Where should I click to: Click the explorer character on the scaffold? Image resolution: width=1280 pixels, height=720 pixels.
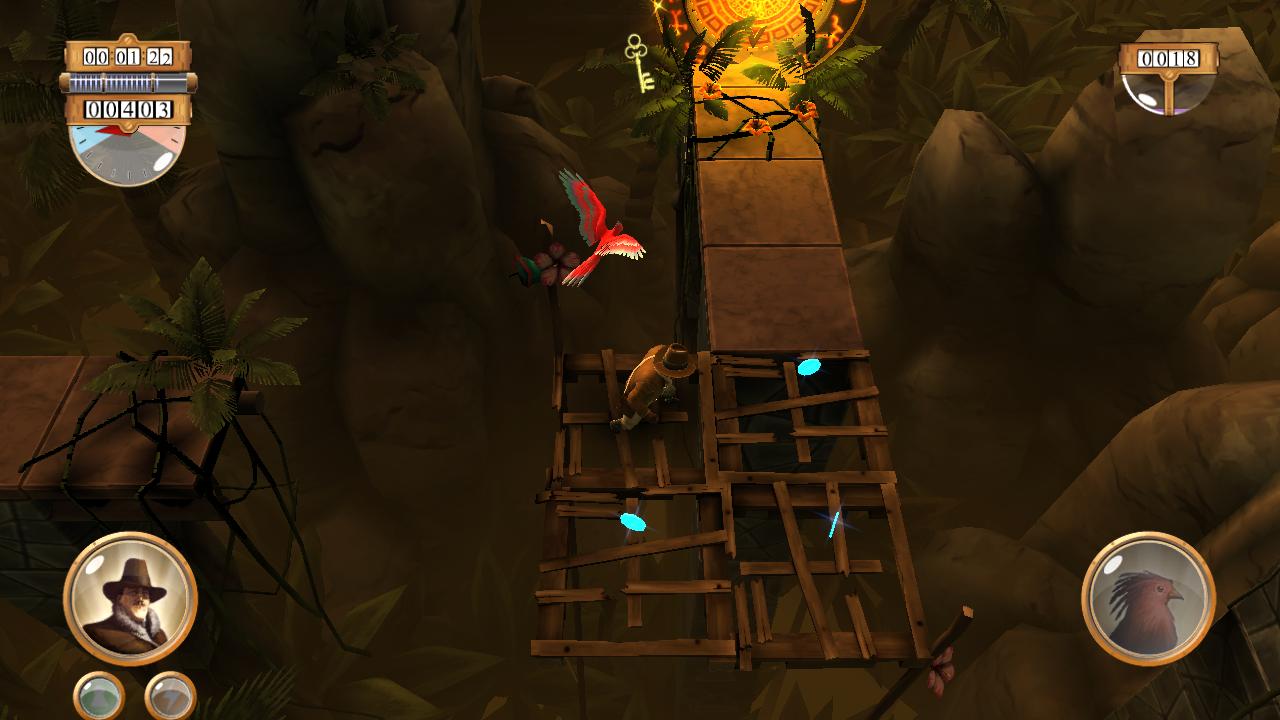point(660,390)
